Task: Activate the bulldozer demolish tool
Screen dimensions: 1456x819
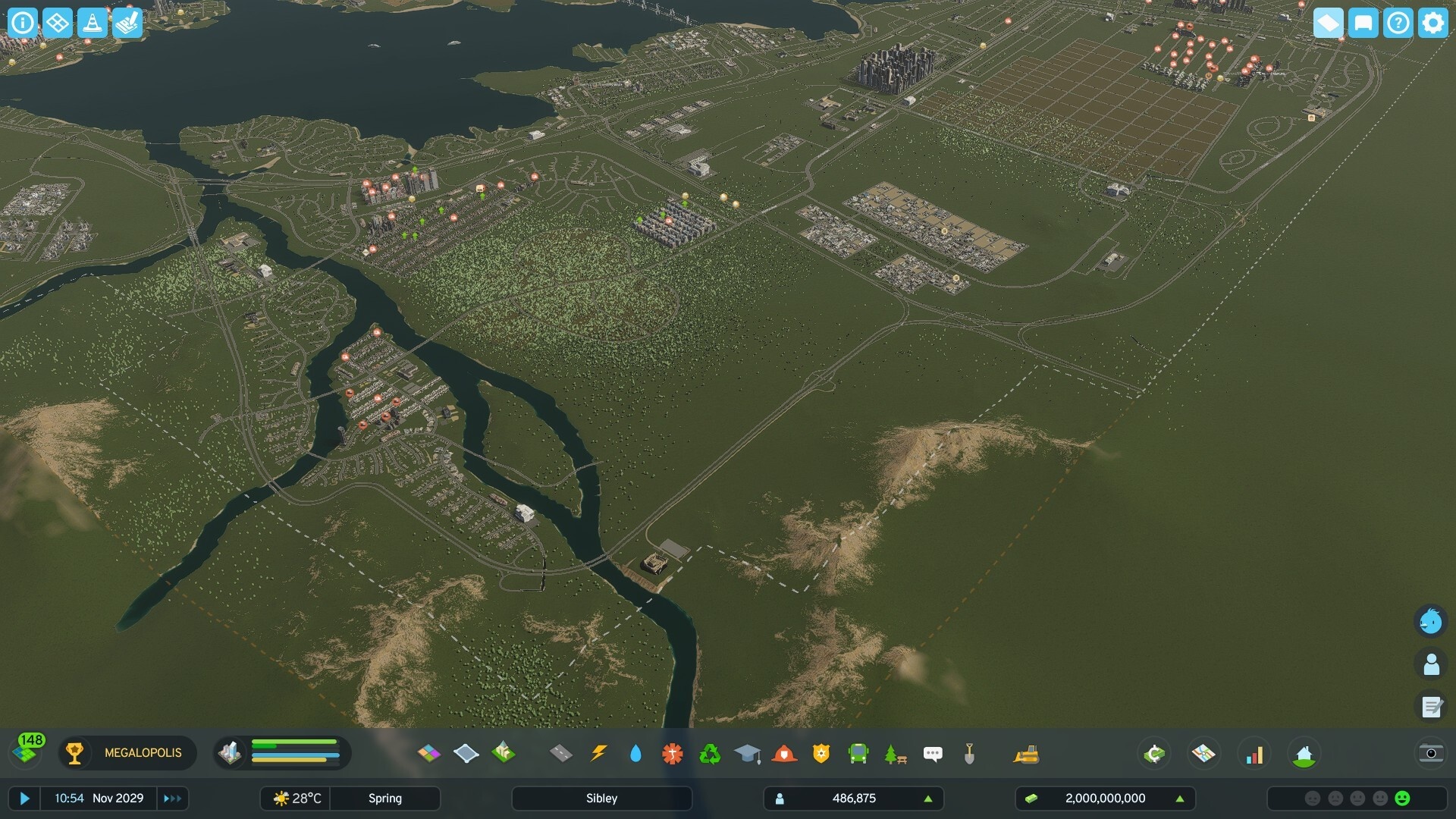Action: click(x=1026, y=753)
